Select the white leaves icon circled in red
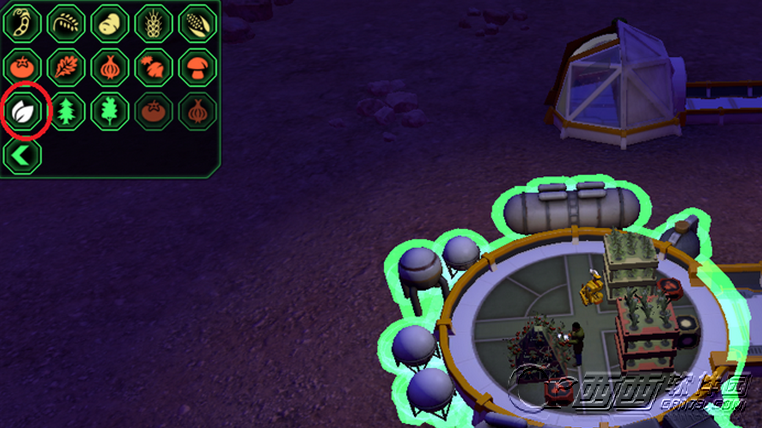The height and width of the screenshot is (428, 762). [x=21, y=111]
